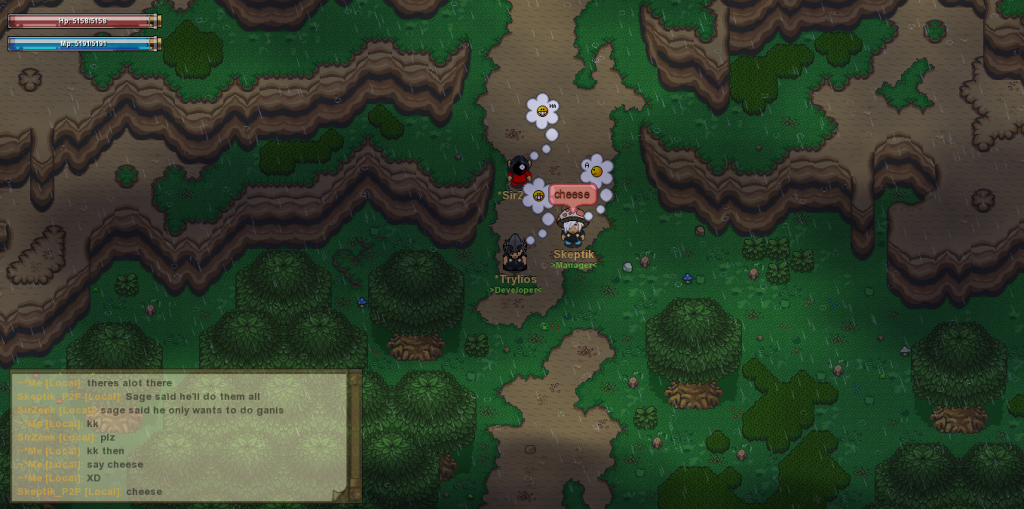Image resolution: width=1024 pixels, height=509 pixels.
Task: Click the chat scroll-down arrow
Action: click(354, 492)
